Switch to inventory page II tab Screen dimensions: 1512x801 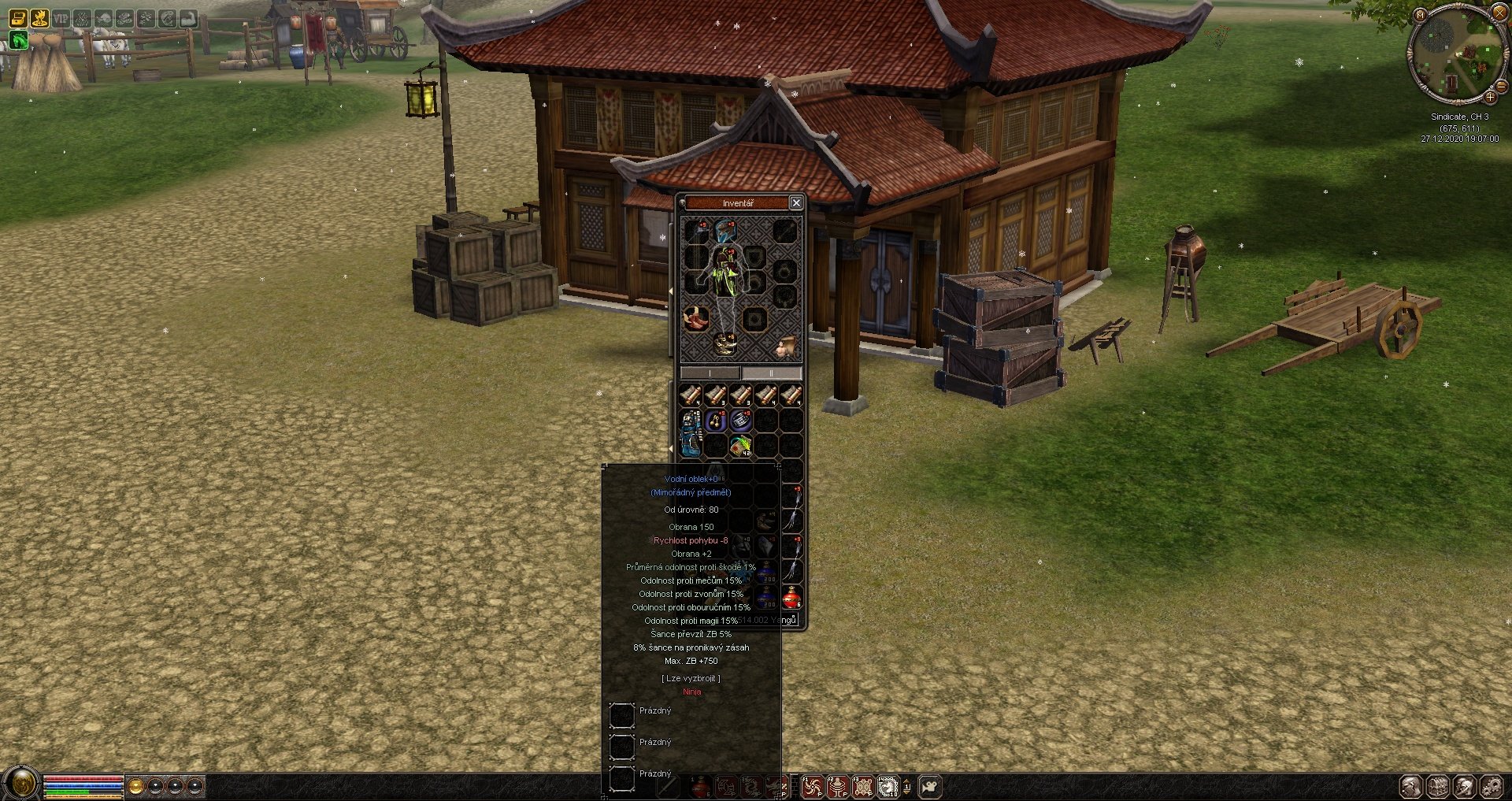(x=771, y=373)
